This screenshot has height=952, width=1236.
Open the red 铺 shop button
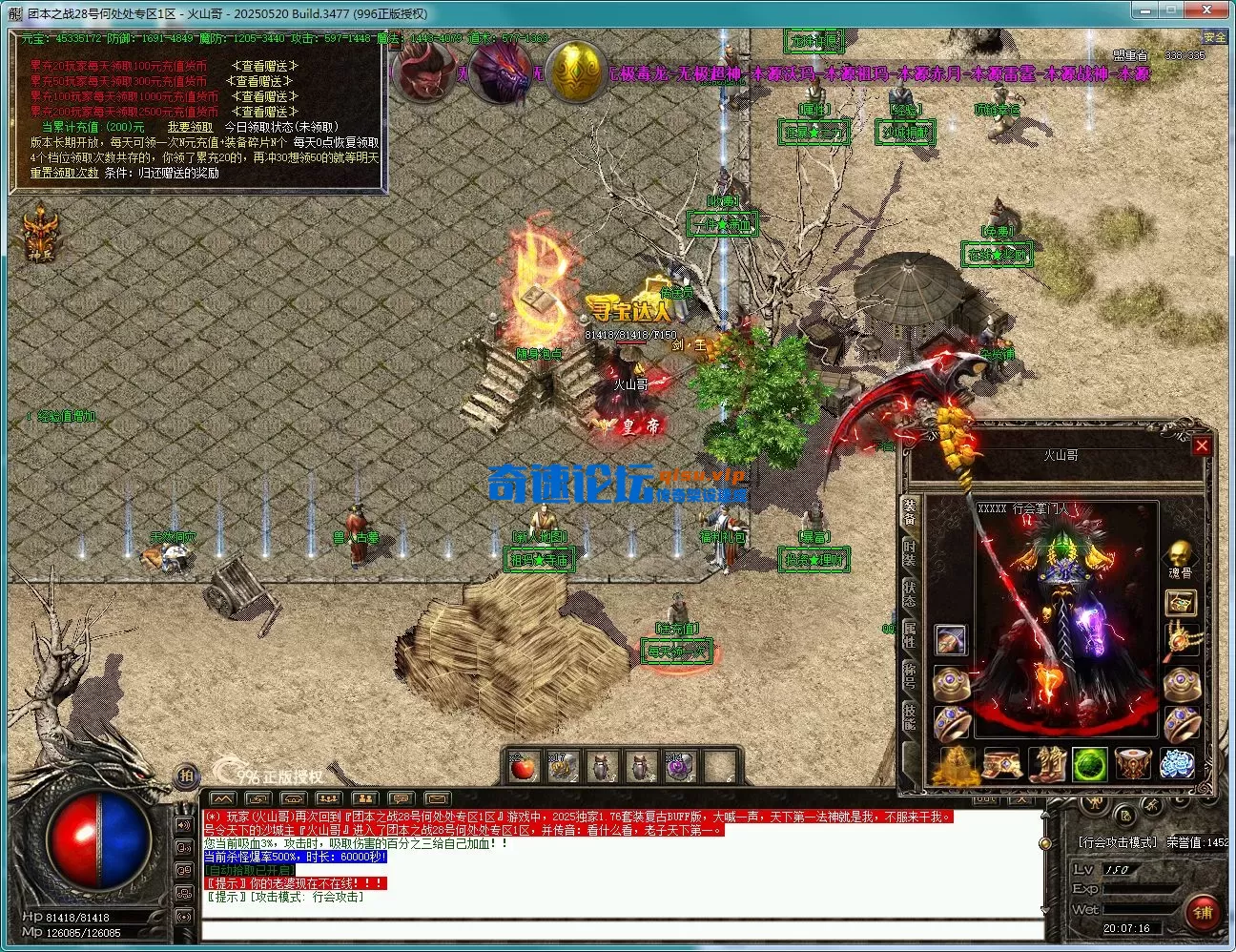(1201, 913)
